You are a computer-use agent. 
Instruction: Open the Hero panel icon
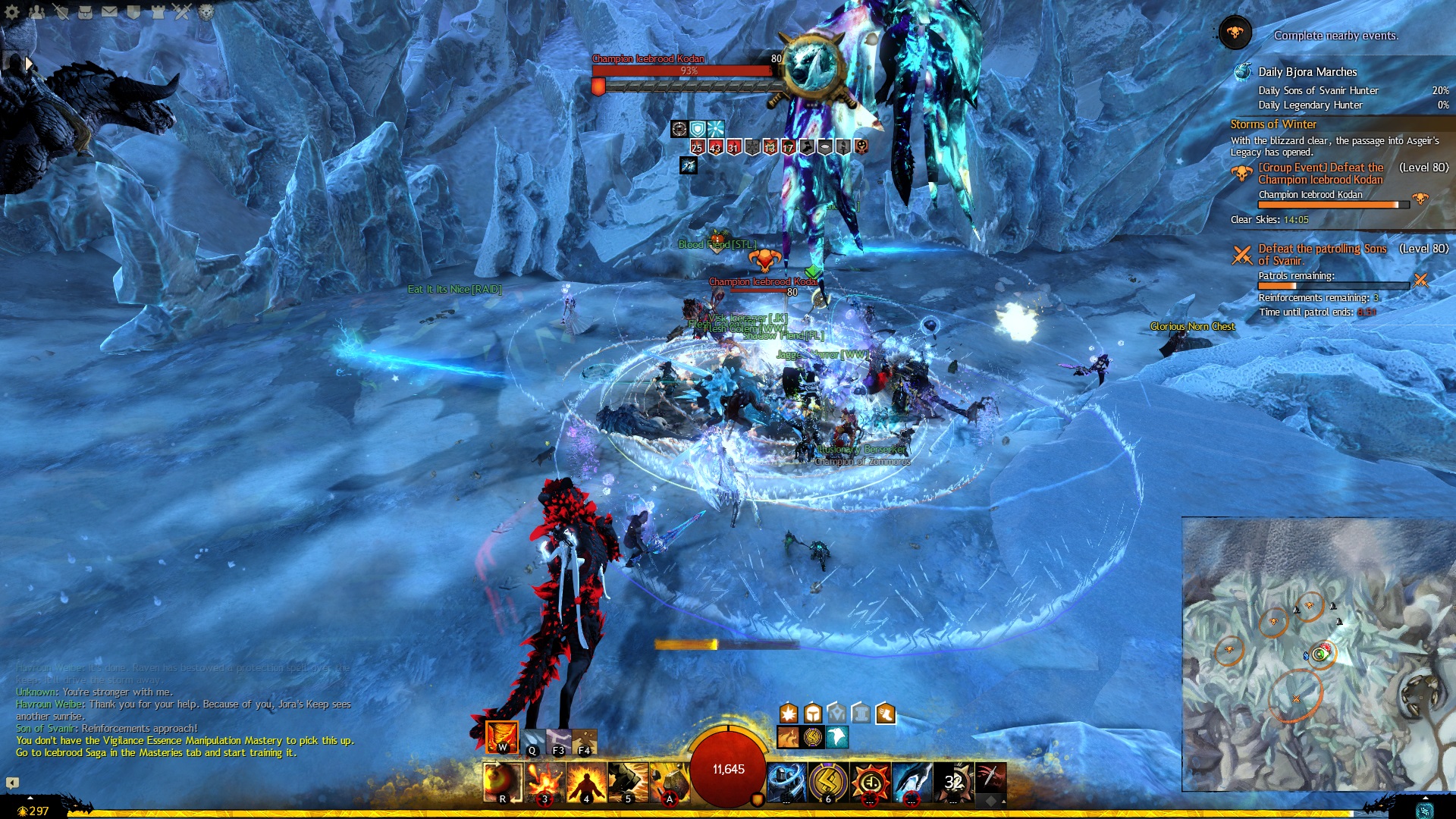pyautogui.click(x=61, y=11)
